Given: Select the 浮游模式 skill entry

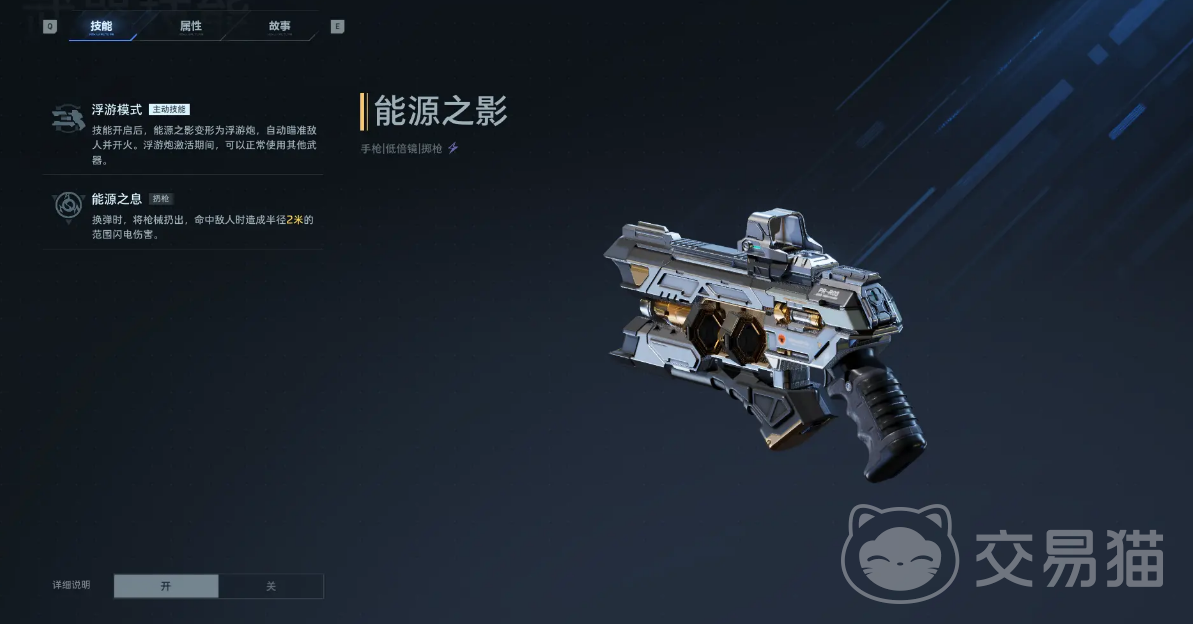Looking at the screenshot, I should (x=186, y=133).
